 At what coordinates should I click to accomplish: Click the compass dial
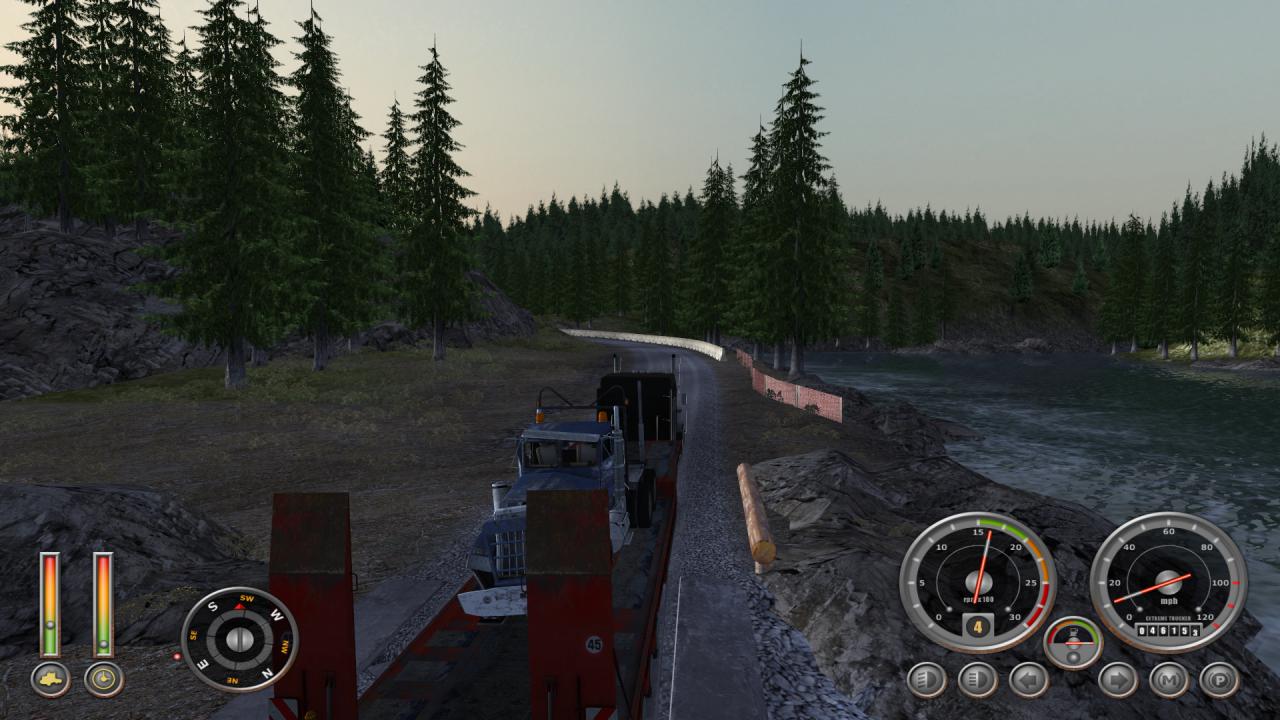click(x=239, y=639)
